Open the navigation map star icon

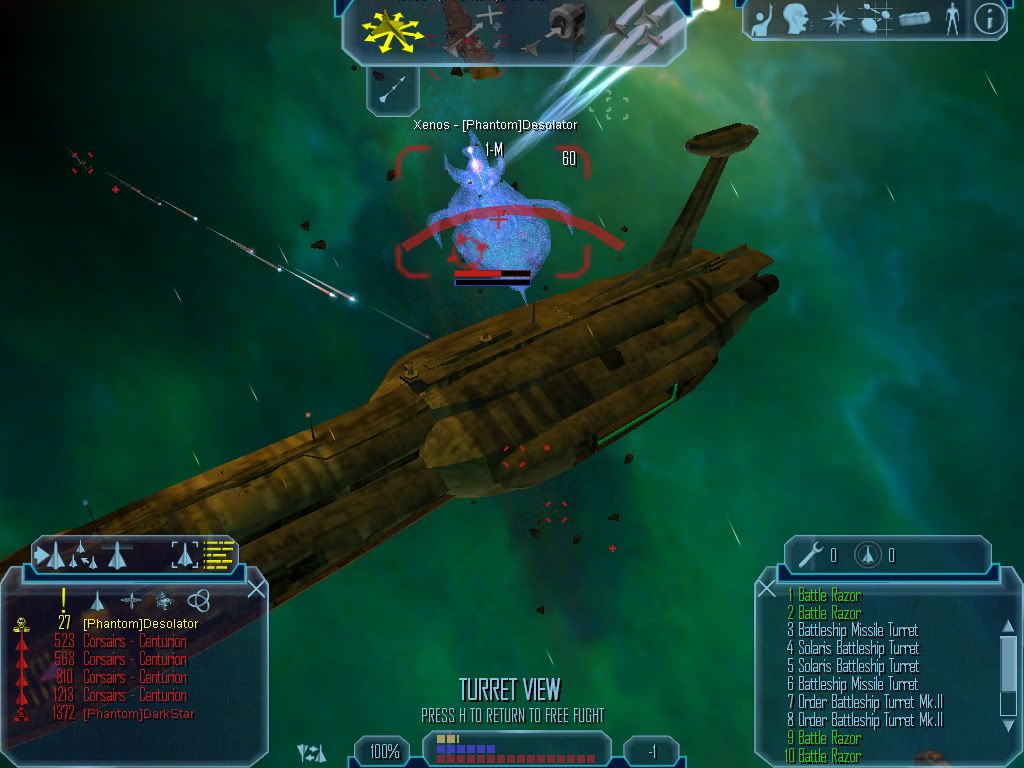click(x=836, y=19)
